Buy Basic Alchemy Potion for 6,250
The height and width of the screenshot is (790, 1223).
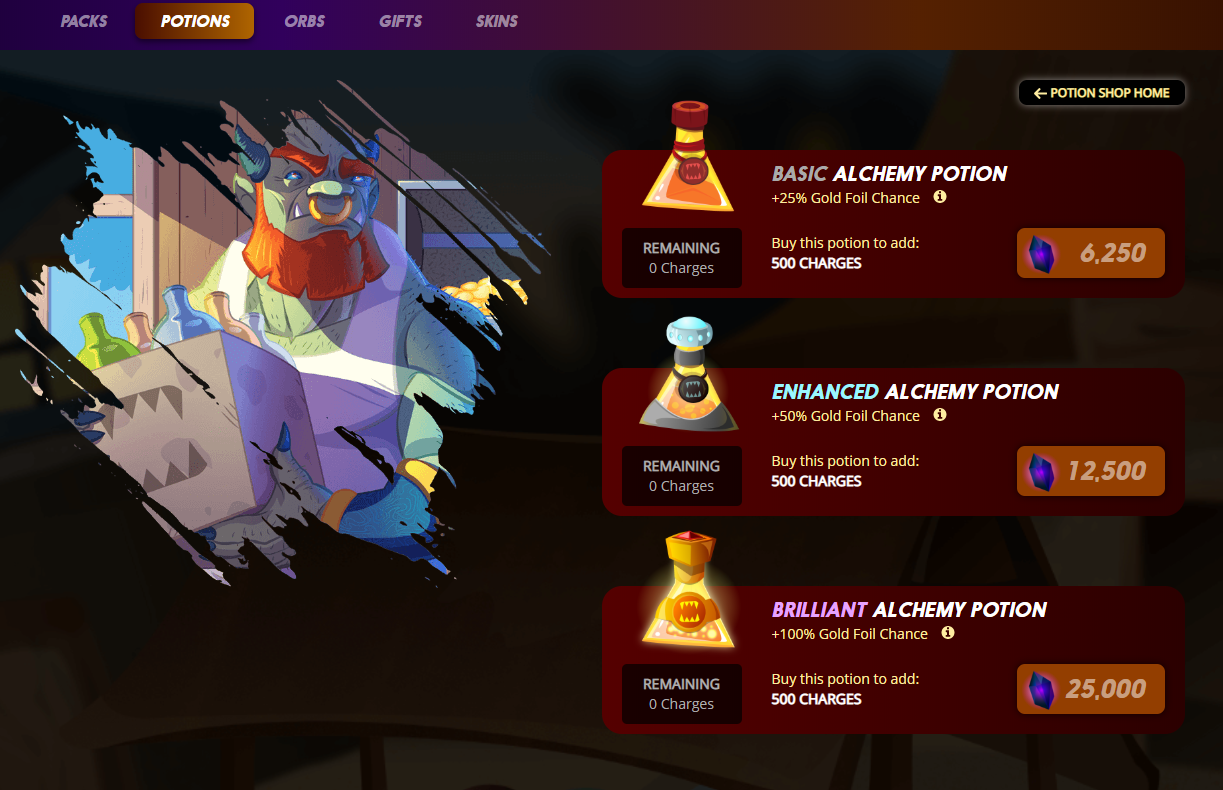[1091, 253]
